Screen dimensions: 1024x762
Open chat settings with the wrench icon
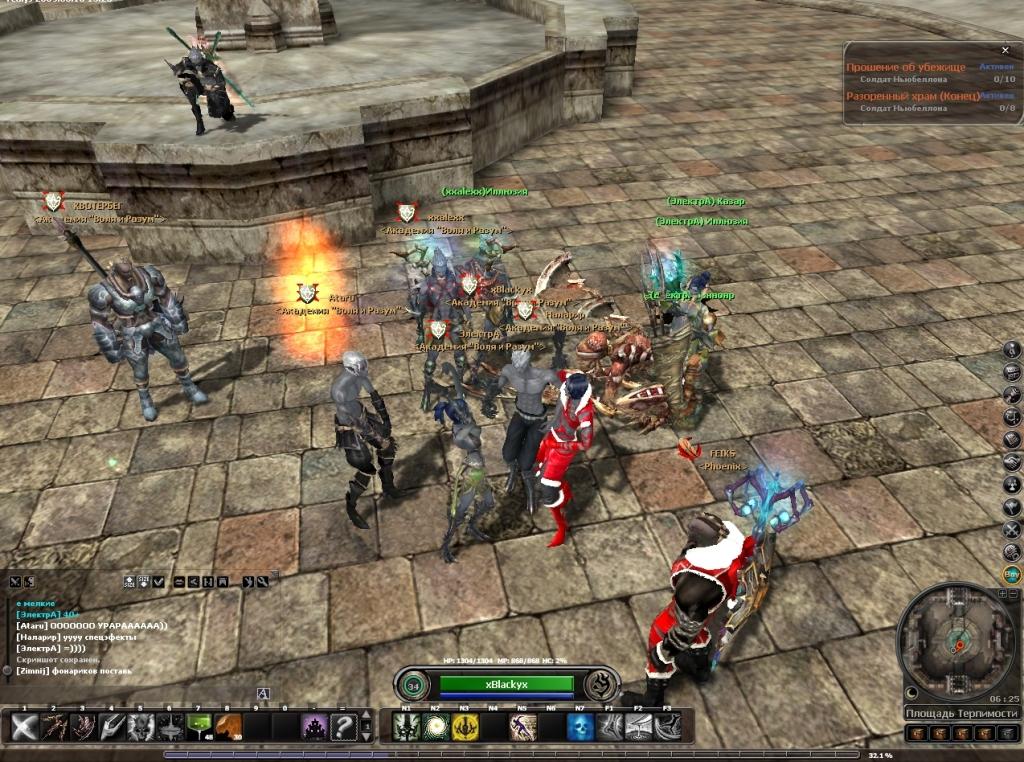tap(262, 581)
